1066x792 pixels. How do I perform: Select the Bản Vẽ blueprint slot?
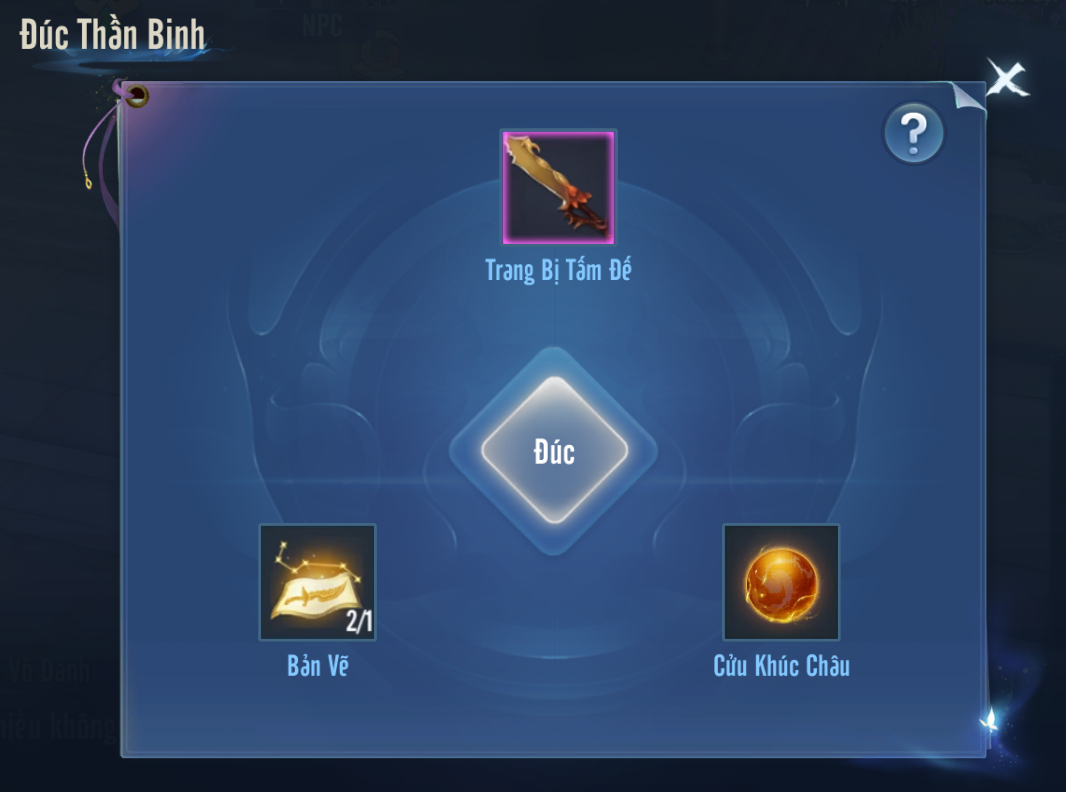coord(318,582)
